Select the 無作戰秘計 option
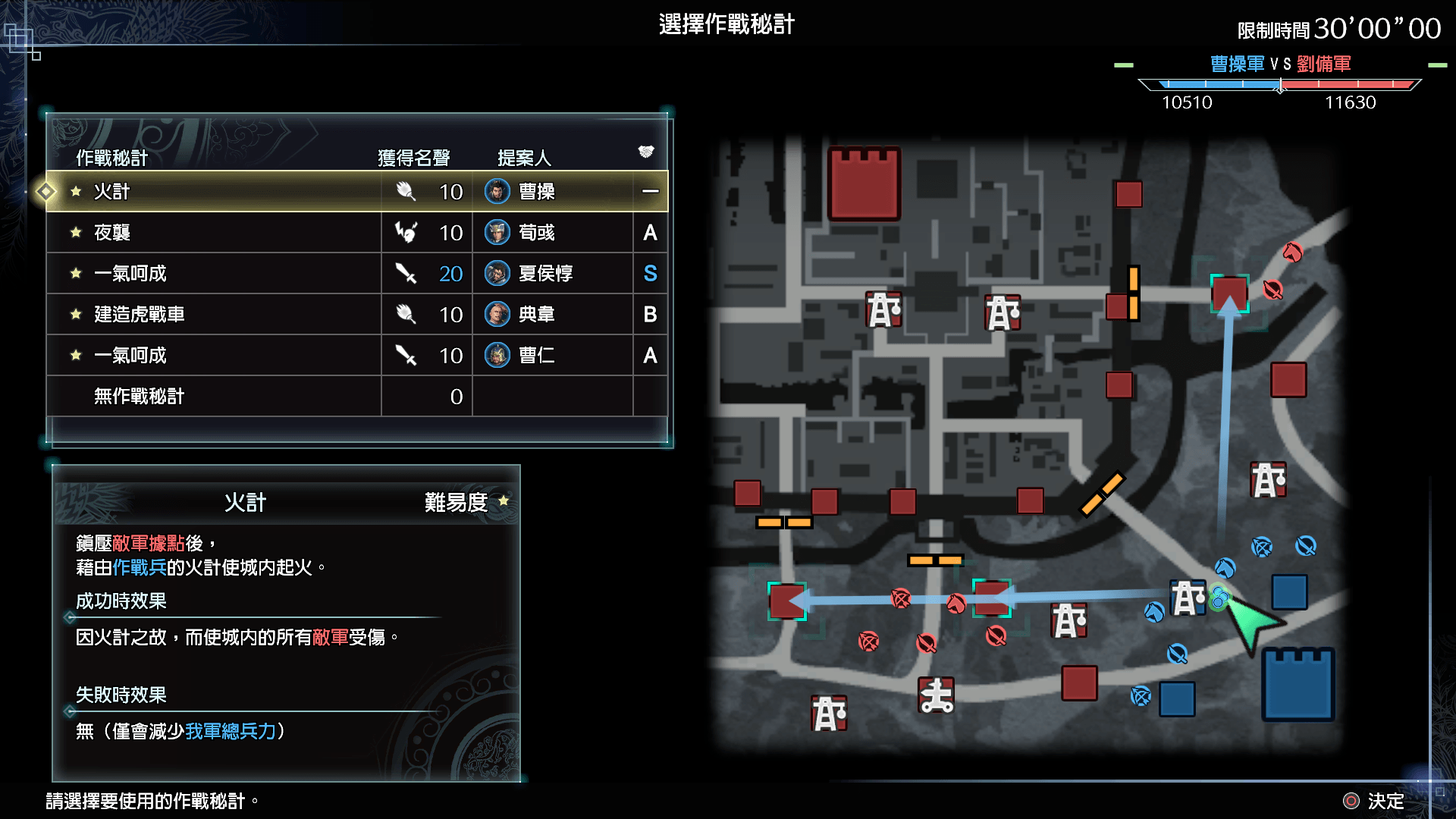The height and width of the screenshot is (819, 1456). (356, 397)
